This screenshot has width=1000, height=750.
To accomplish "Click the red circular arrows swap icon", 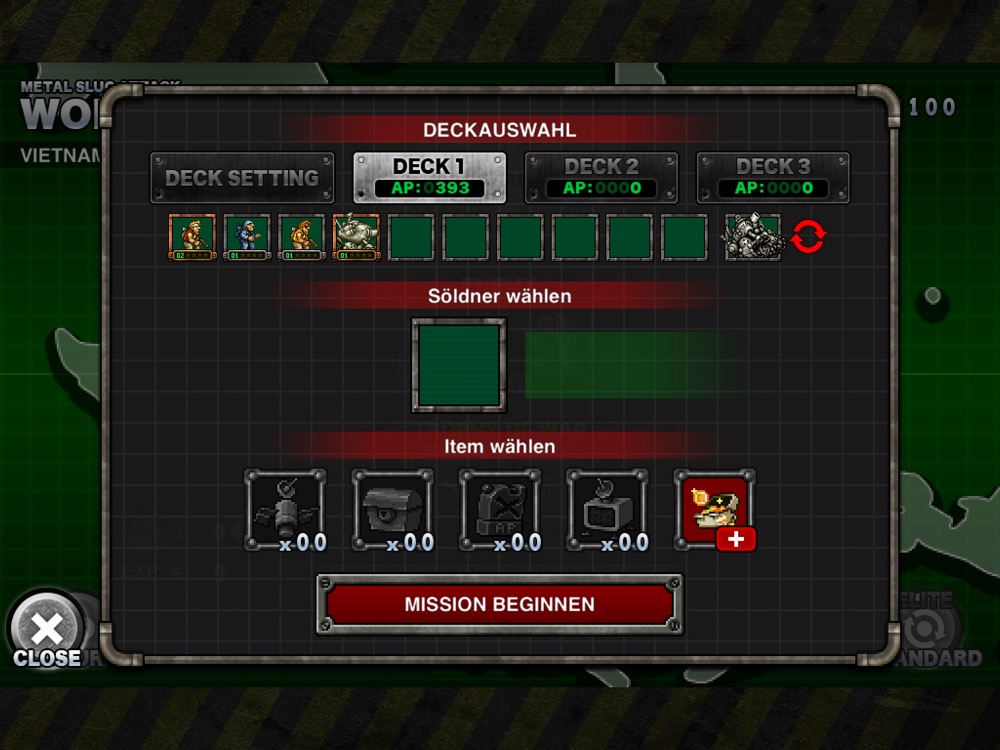I will pos(808,238).
